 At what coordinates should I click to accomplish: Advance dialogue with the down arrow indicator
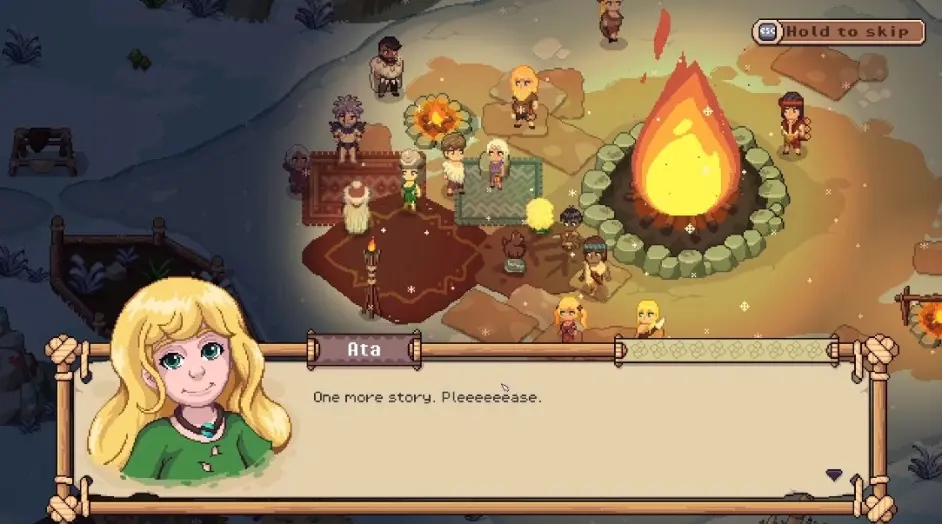[x=833, y=475]
